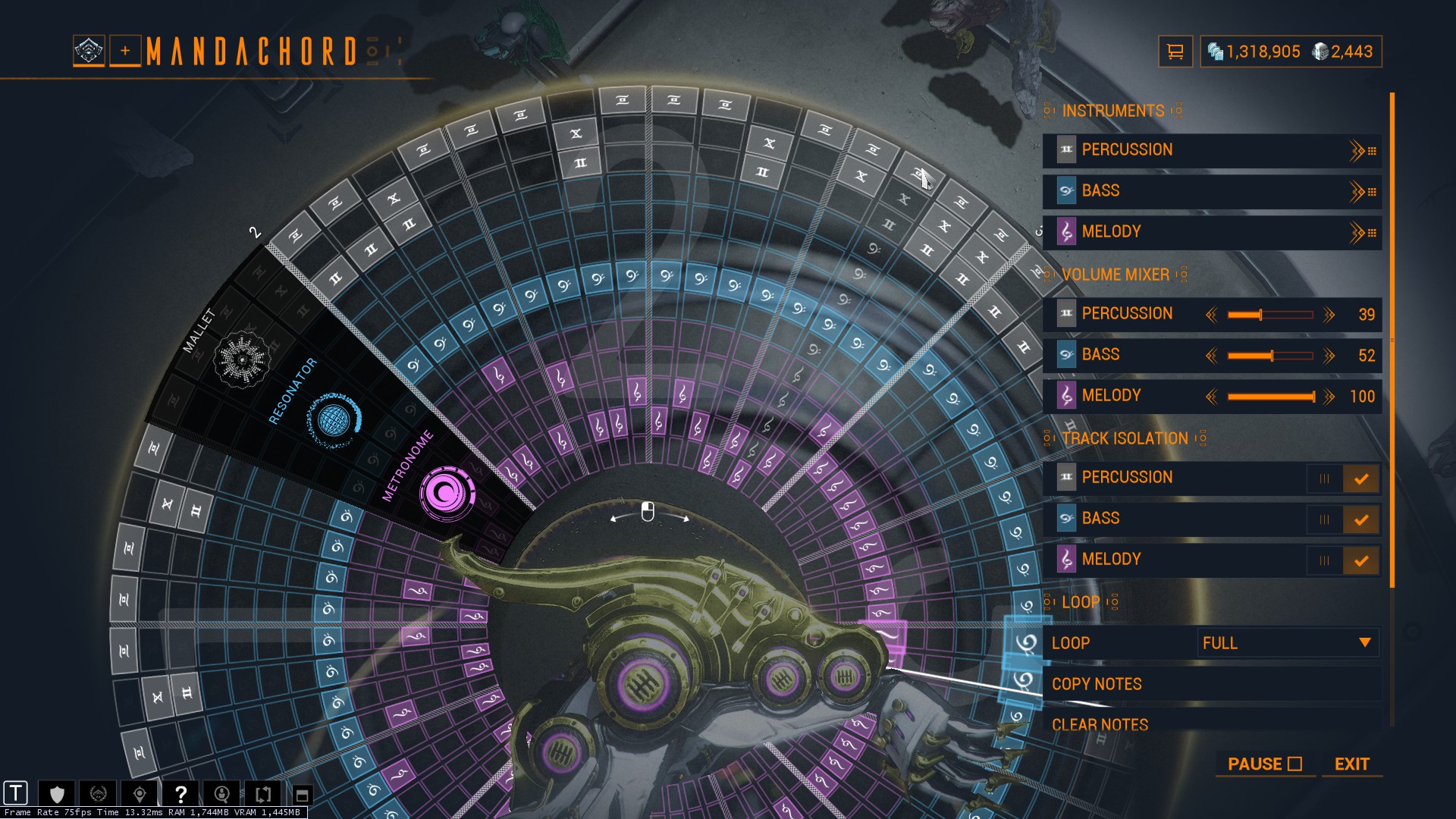Decrease Melody volume with left arrow
Viewport: 1456px width, 819px height.
pos(1211,397)
